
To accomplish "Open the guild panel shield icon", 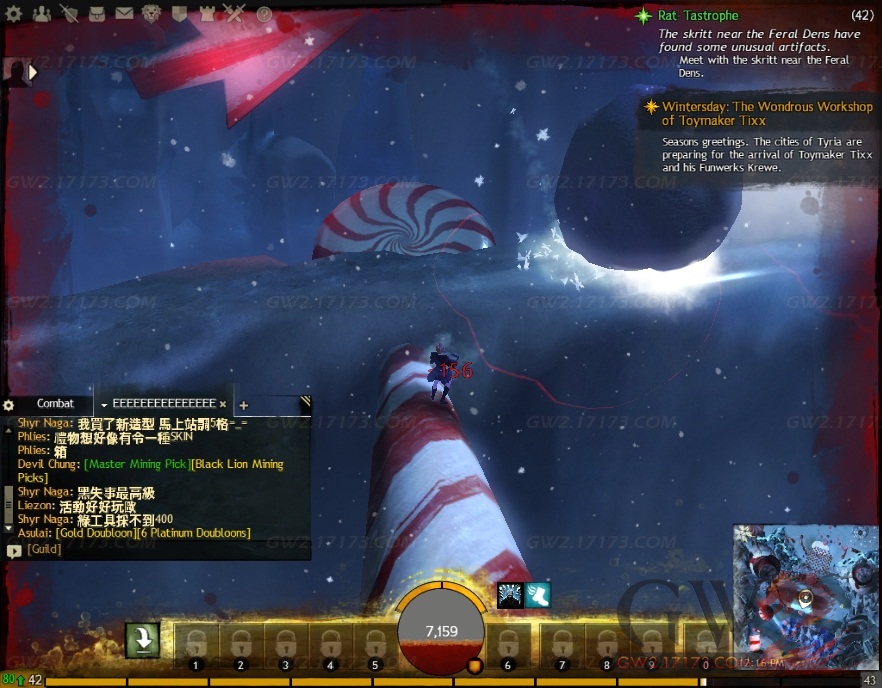I will click(x=181, y=14).
